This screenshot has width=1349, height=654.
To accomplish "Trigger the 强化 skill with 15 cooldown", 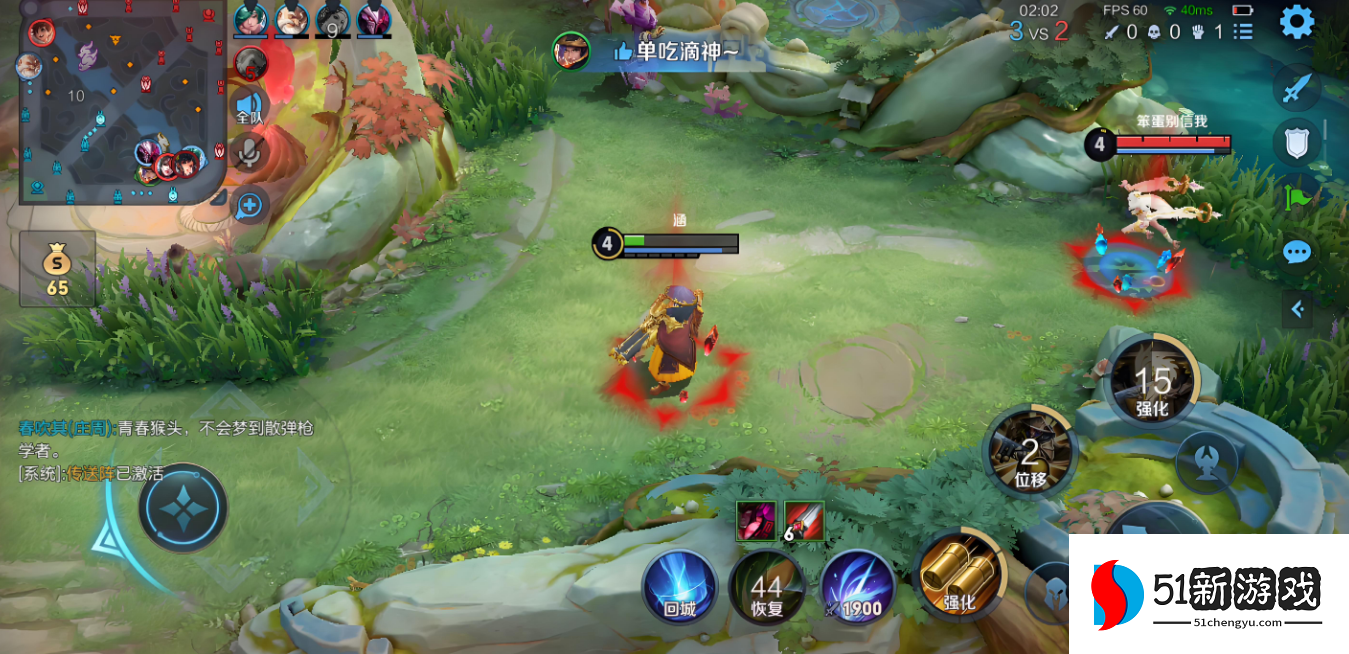I will pyautogui.click(x=1153, y=380).
